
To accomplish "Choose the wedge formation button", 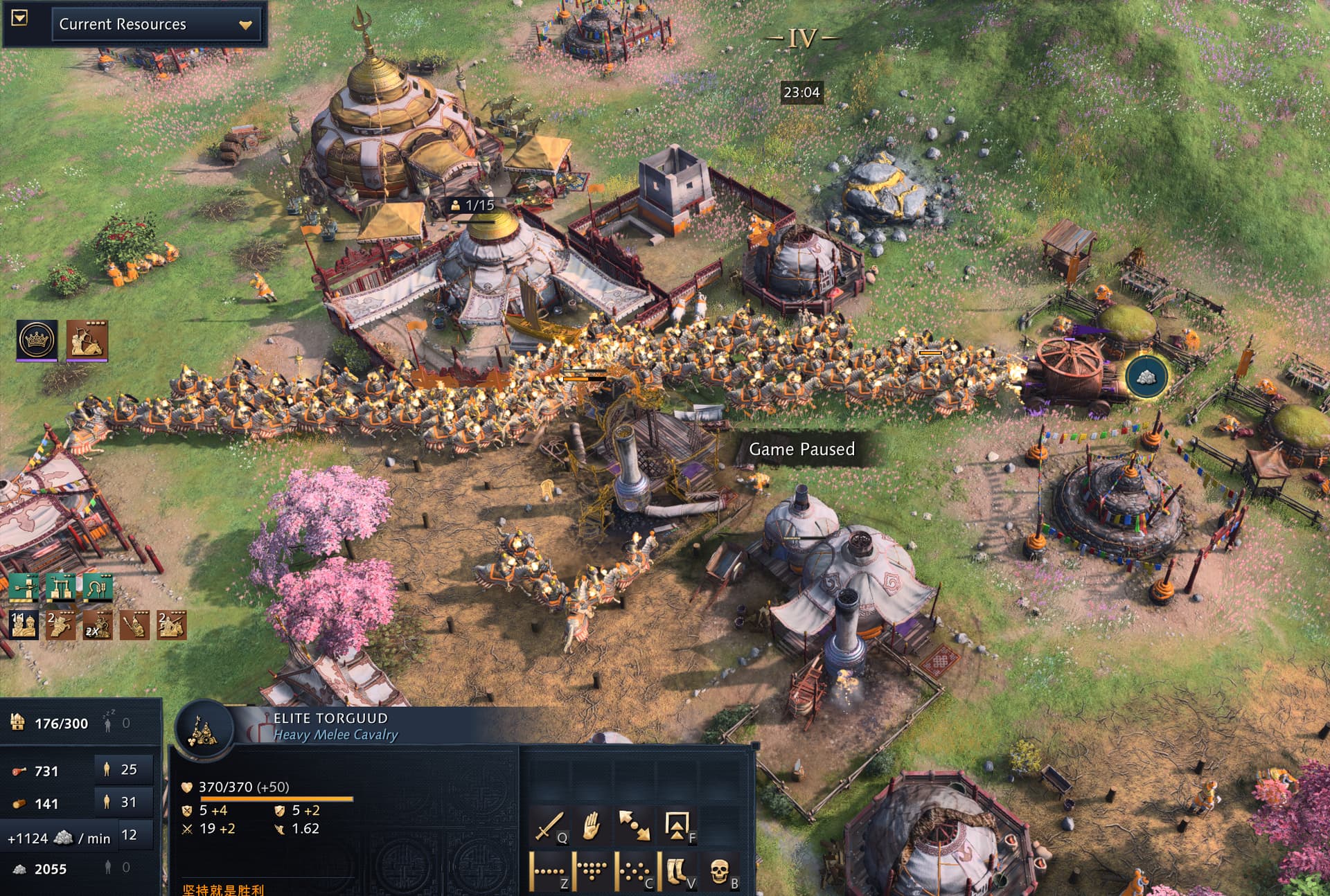I will coord(591,870).
